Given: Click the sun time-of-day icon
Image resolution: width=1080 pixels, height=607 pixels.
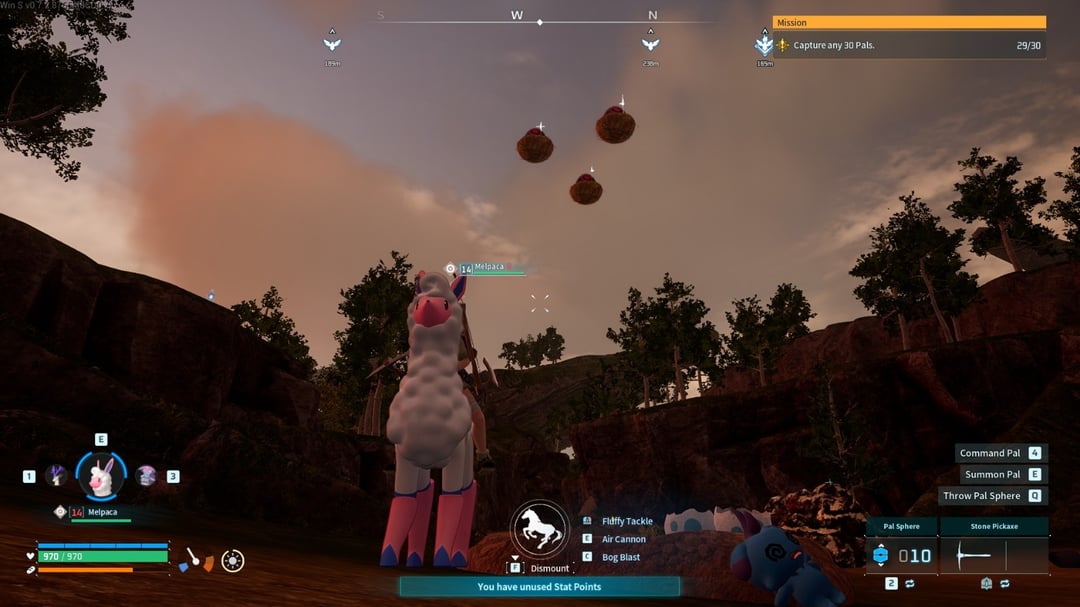Looking at the screenshot, I should 233,561.
